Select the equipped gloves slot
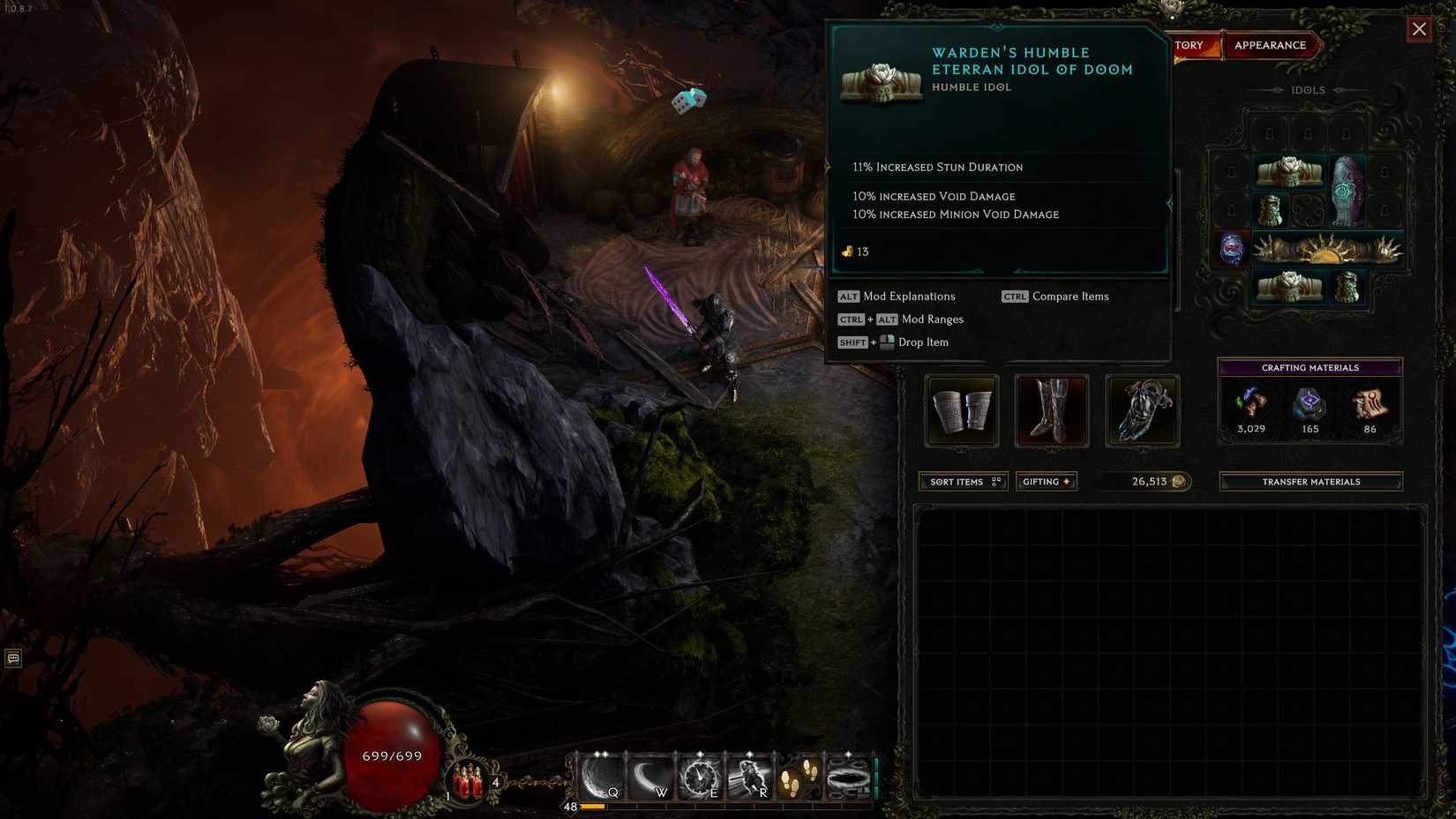Viewport: 1456px width, 819px height. [962, 411]
